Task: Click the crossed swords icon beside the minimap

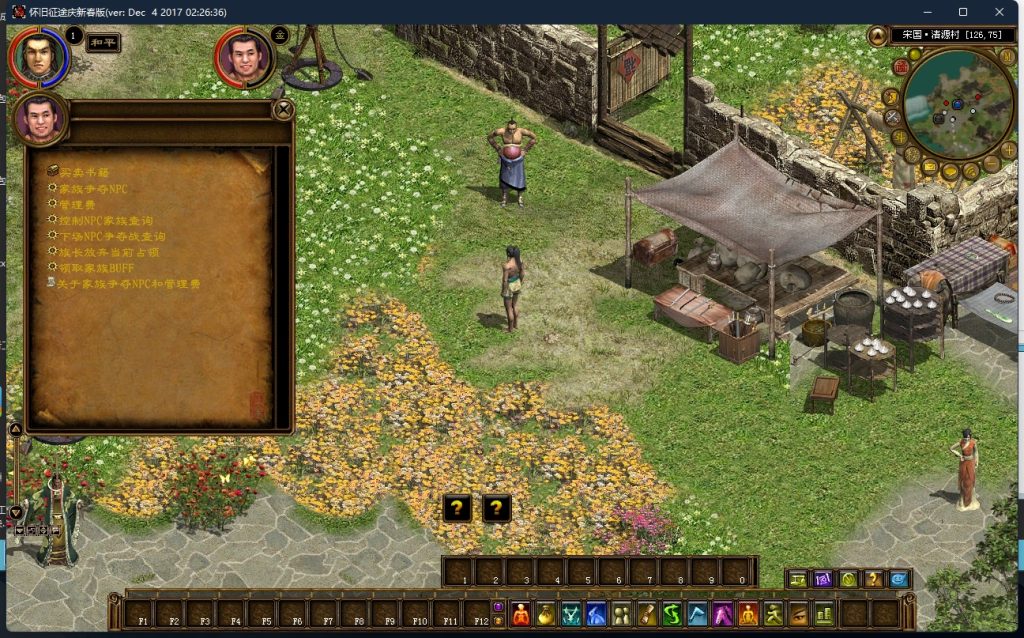Action: click(893, 117)
